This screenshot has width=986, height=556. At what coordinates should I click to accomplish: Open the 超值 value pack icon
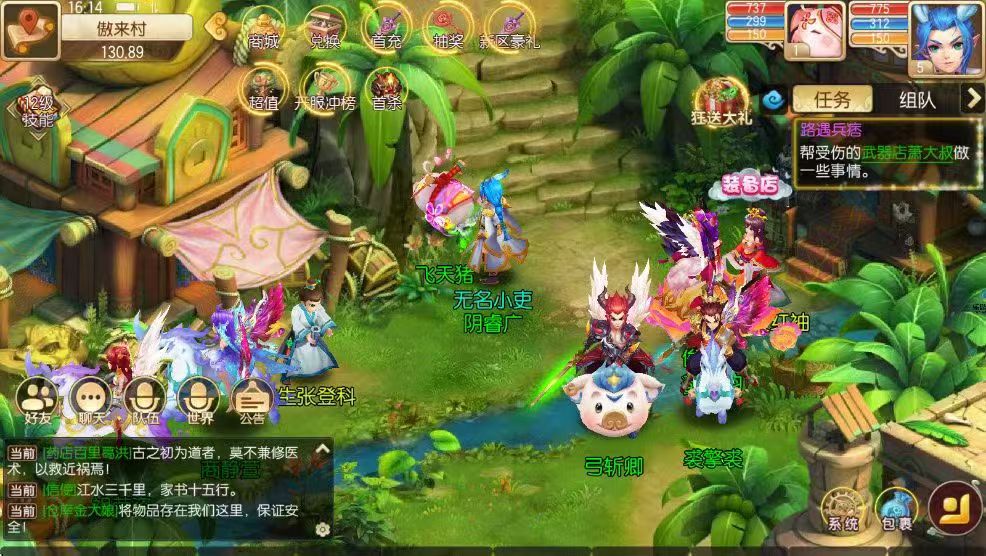(x=263, y=87)
